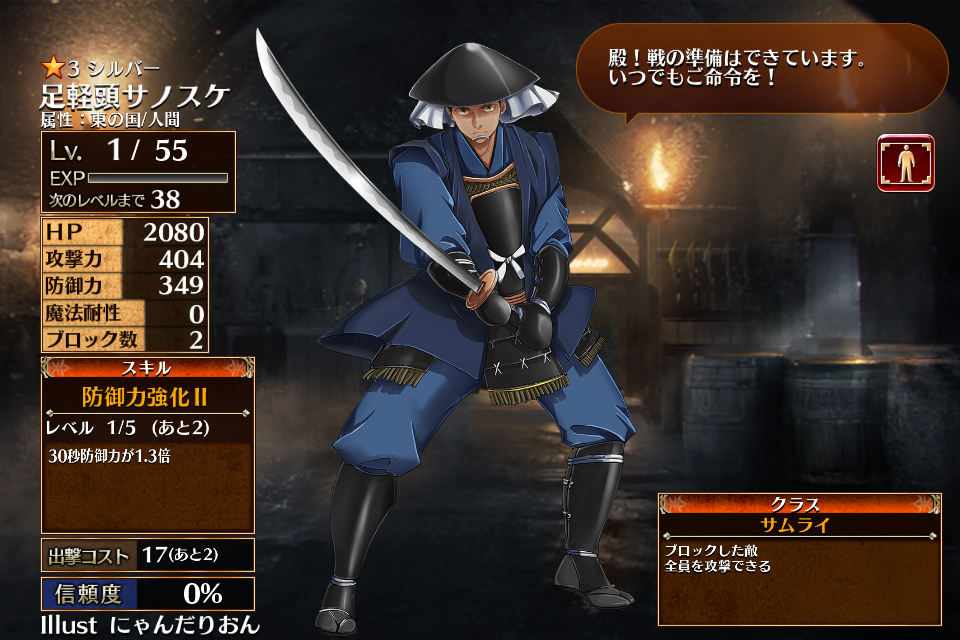Click the red figure icon button
Image resolution: width=960 pixels, height=640 pixels.
click(x=906, y=163)
